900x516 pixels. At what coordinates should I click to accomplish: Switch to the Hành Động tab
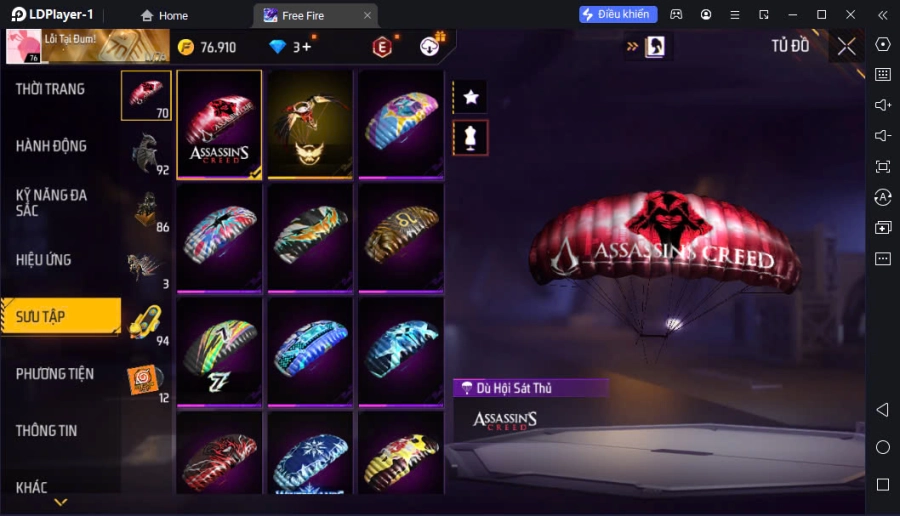(51, 146)
